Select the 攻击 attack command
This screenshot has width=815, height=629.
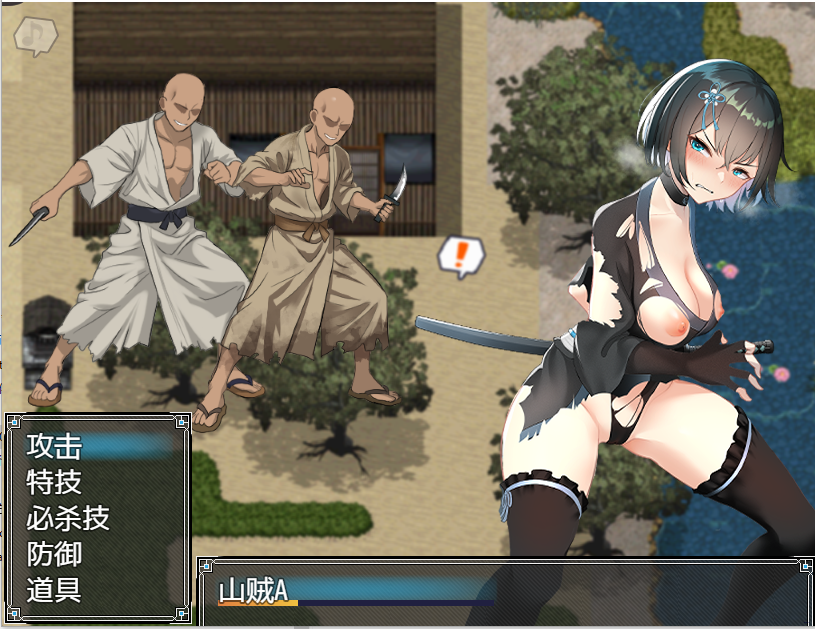click(55, 446)
